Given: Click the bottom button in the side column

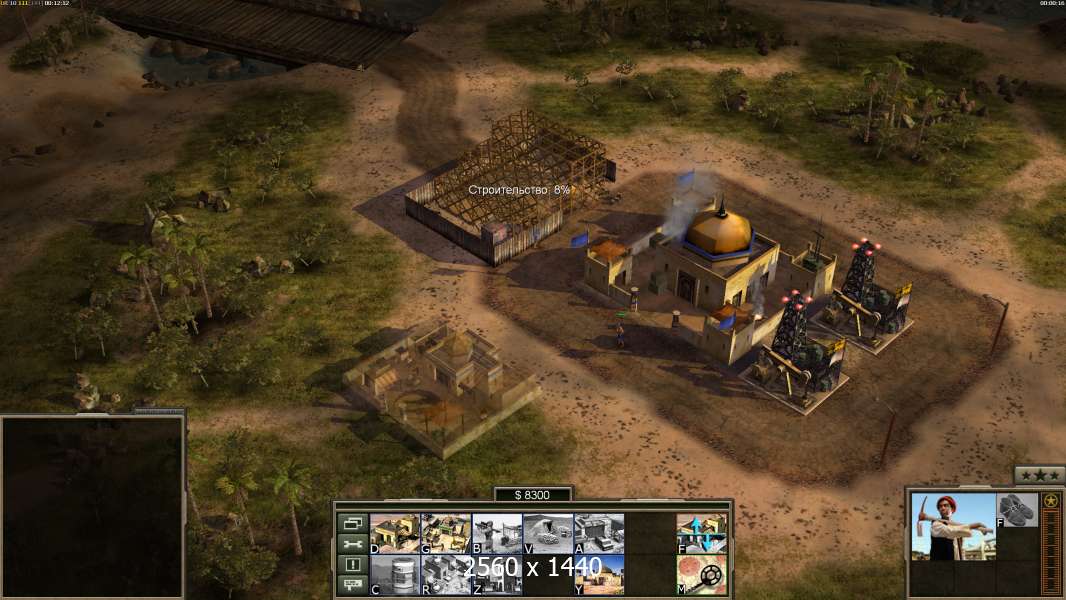Looking at the screenshot, I should click(x=352, y=585).
